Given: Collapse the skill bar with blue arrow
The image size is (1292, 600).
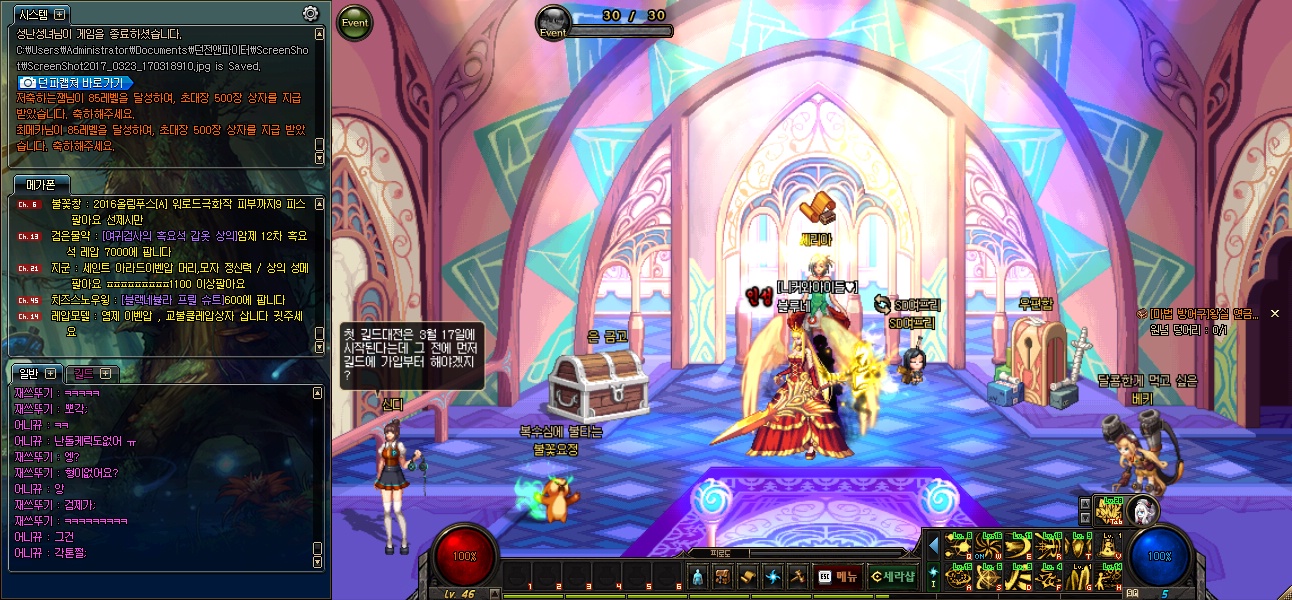Looking at the screenshot, I should [934, 546].
